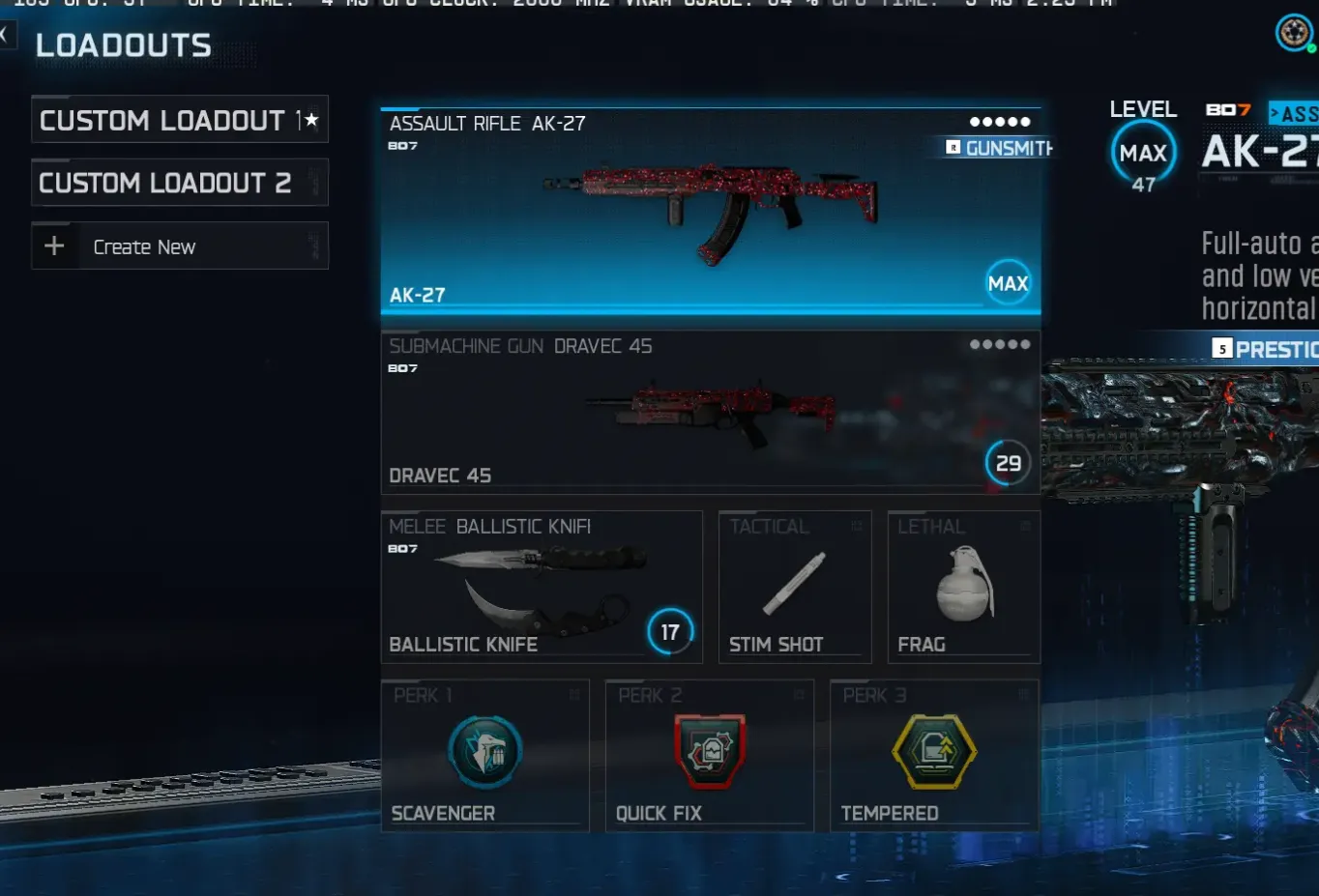Open the player emblem at top right
The image size is (1319, 896).
[x=1293, y=32]
